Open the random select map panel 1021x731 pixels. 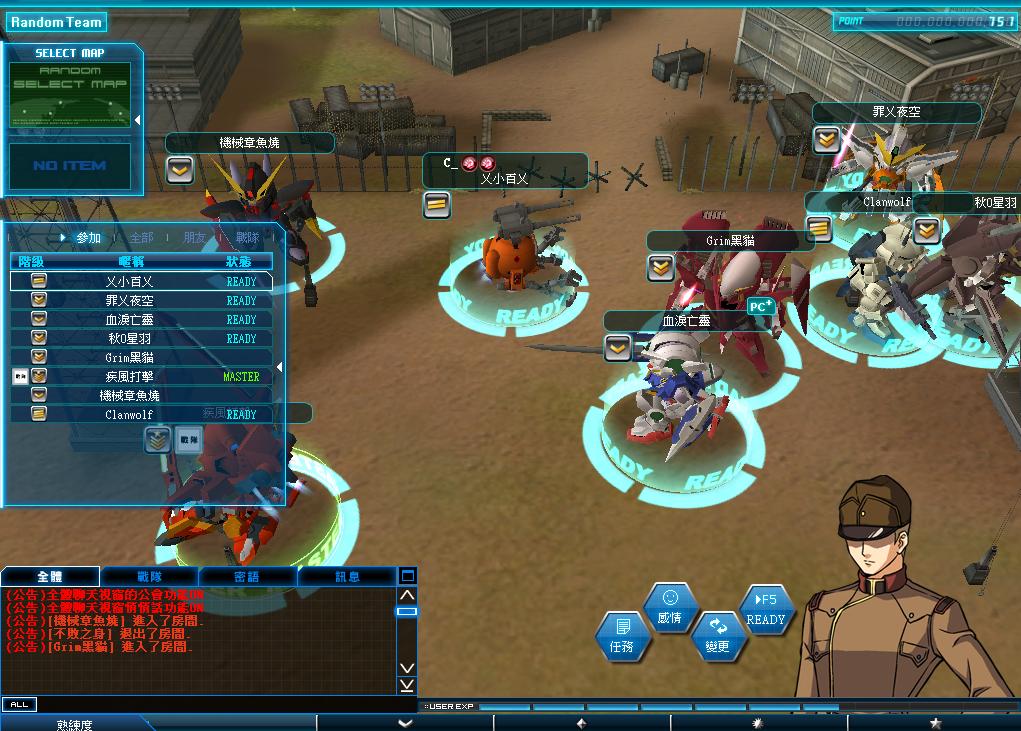coord(70,93)
